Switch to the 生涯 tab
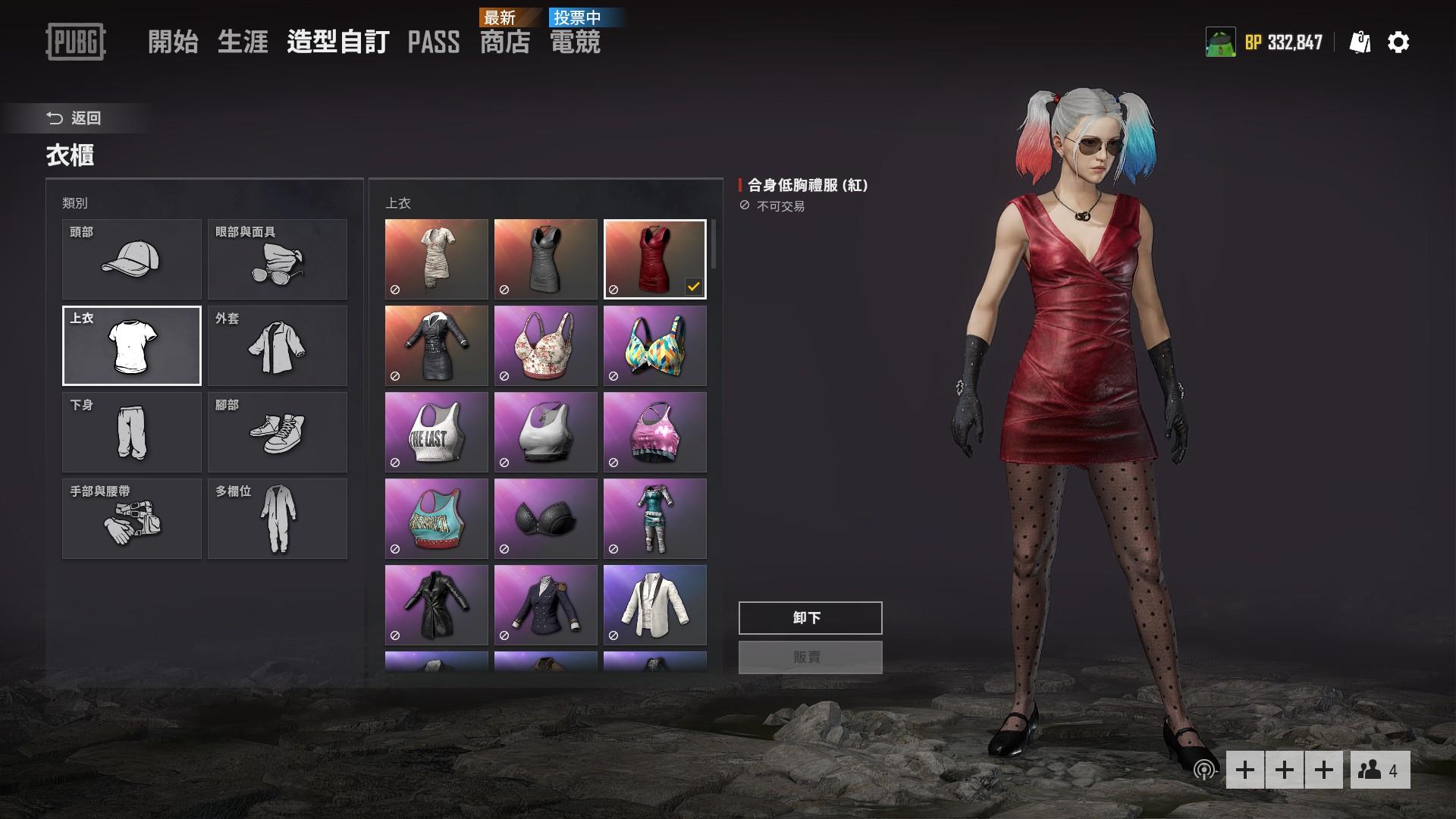The image size is (1456, 819). [243, 42]
